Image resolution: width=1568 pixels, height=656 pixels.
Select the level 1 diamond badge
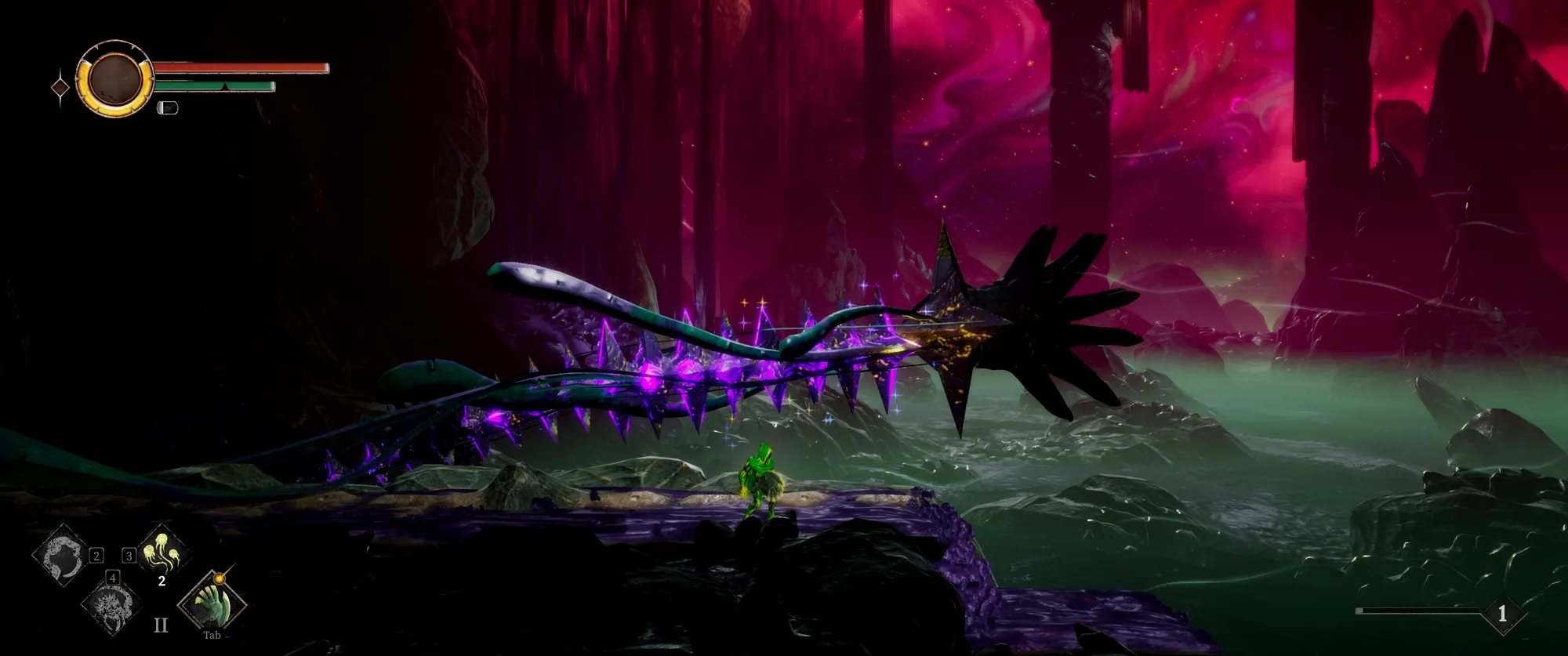(x=1502, y=614)
